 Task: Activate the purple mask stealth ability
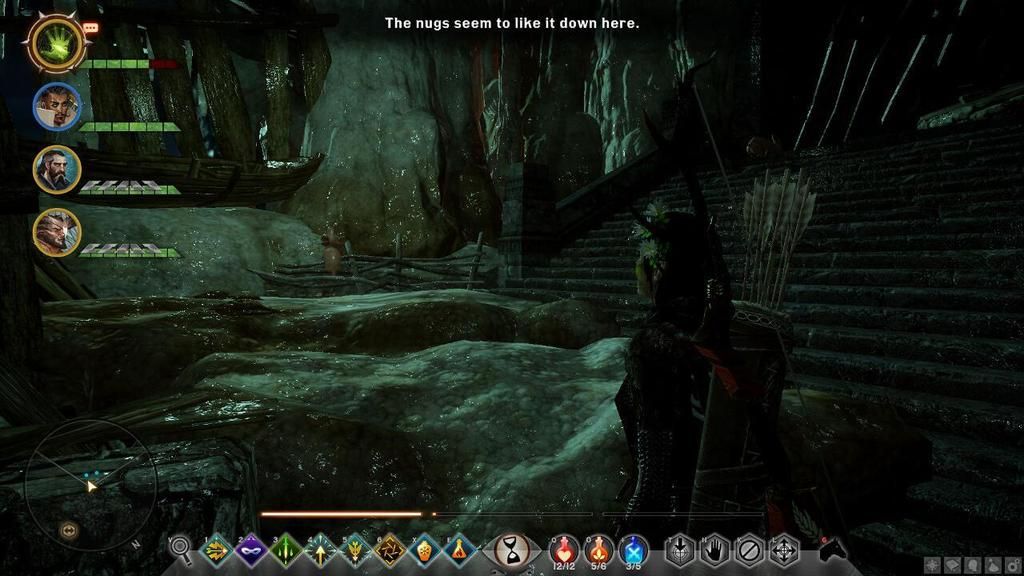point(251,549)
